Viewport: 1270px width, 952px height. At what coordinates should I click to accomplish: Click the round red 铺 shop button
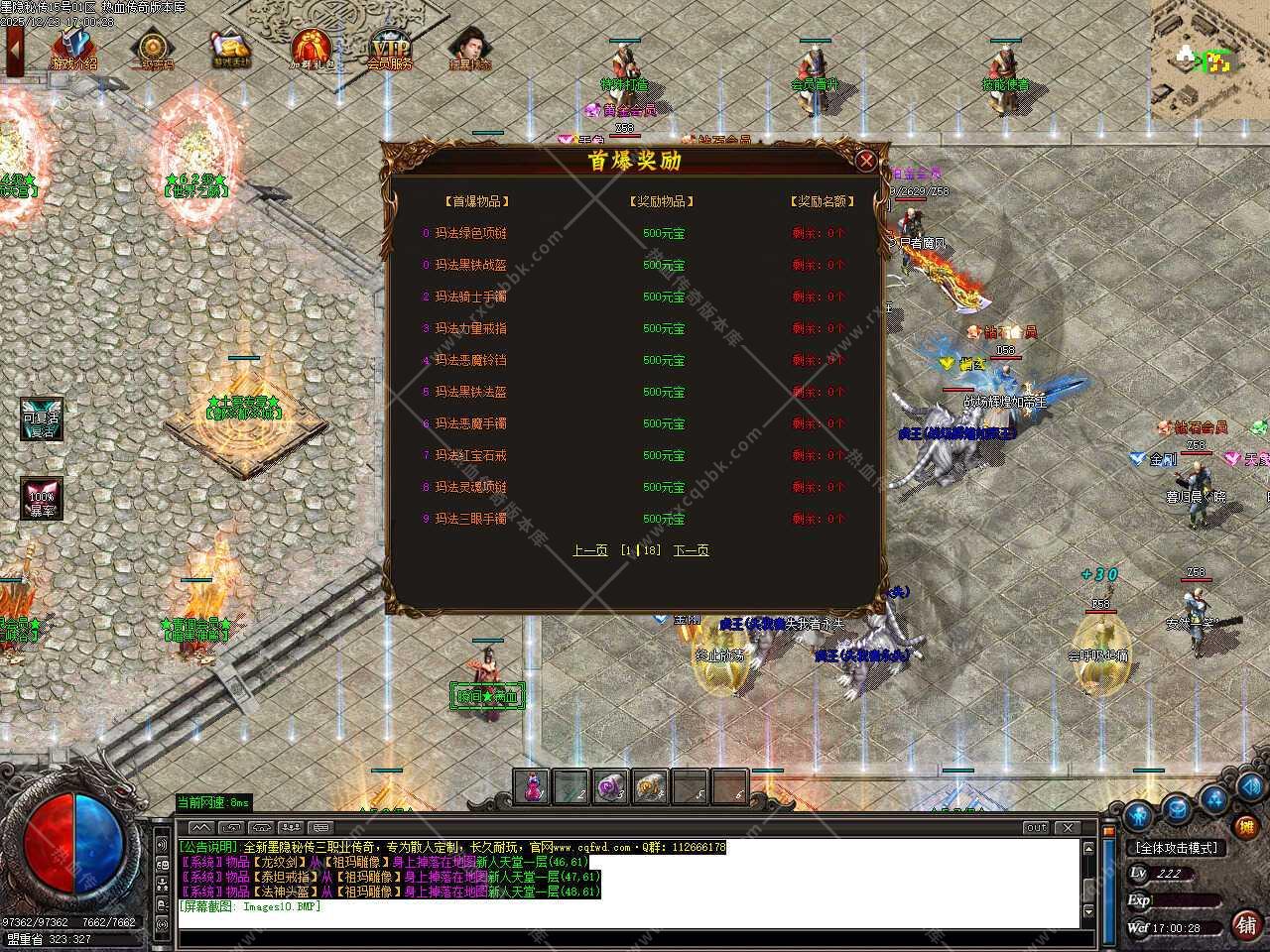(x=1246, y=924)
